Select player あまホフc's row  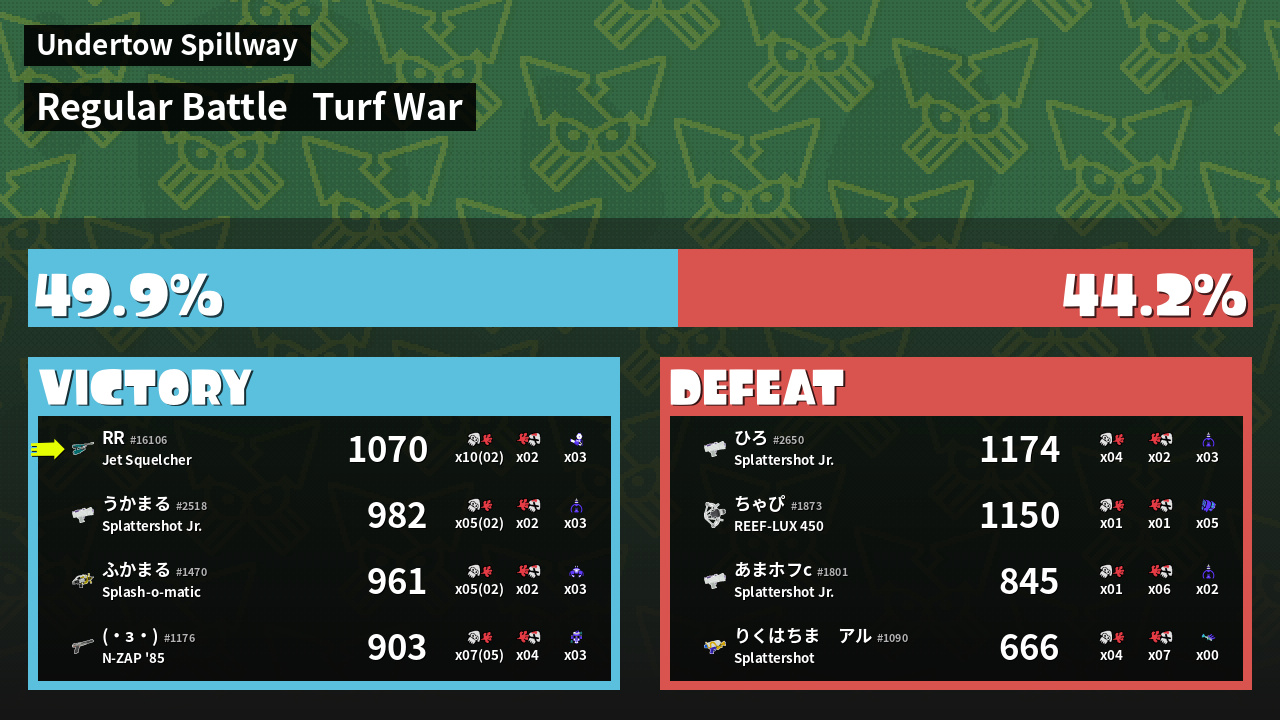pyautogui.click(x=956, y=581)
